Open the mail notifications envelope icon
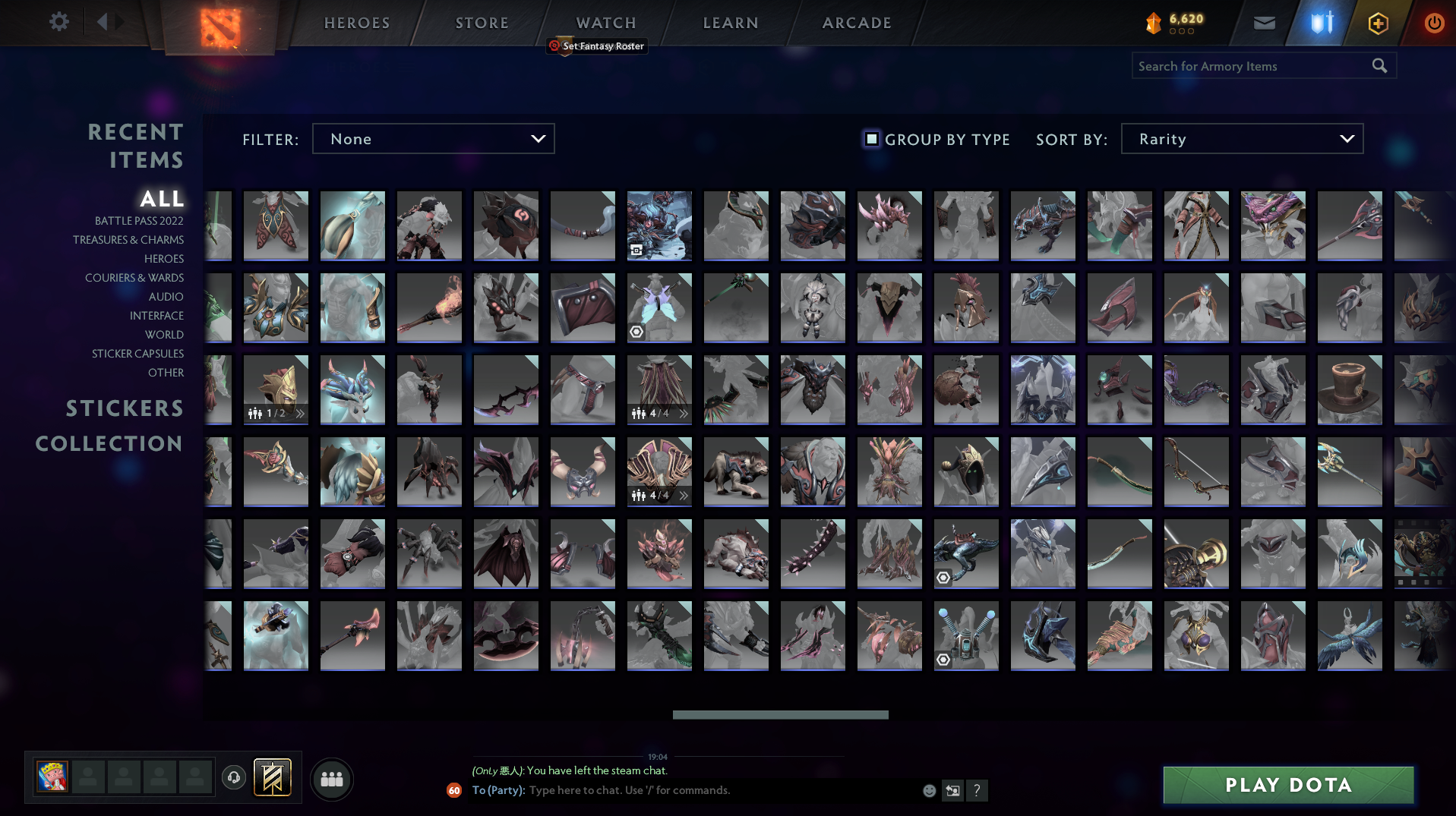This screenshot has height=816, width=1456. pyautogui.click(x=1263, y=23)
